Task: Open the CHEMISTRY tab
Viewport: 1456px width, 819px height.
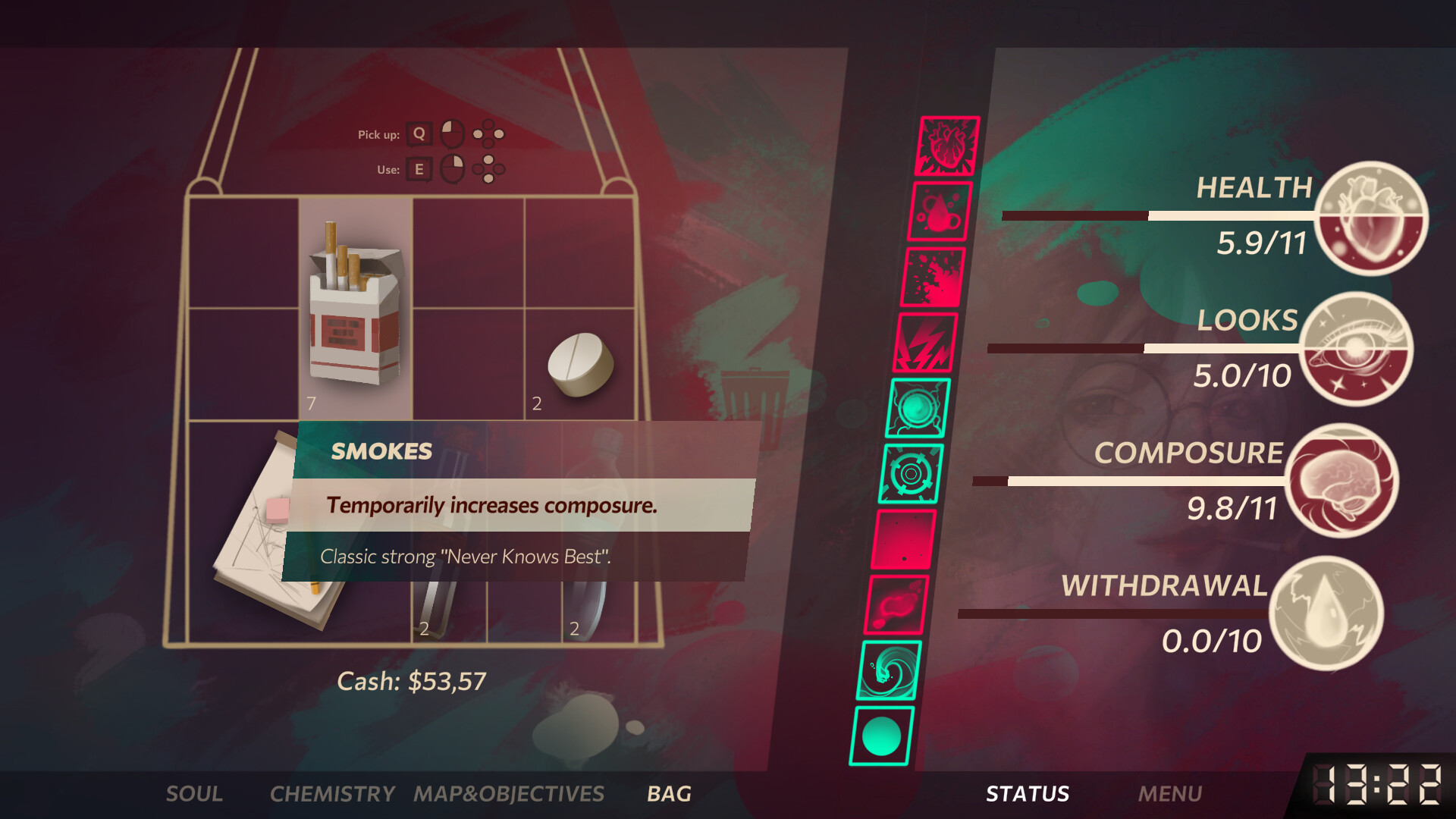Action: point(331,794)
